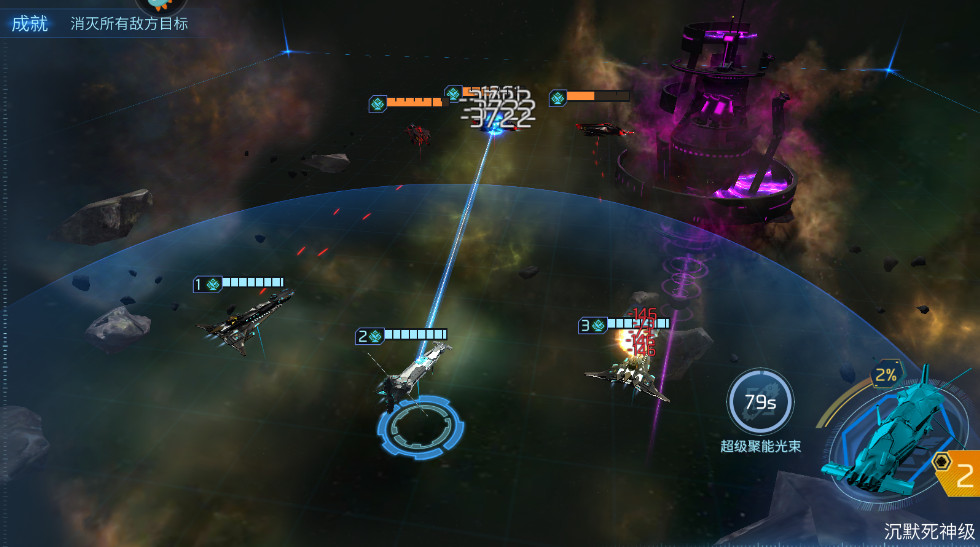Click the 消灭所有敌方目标 objective tracker
This screenshot has height=547, width=980.
(129, 23)
